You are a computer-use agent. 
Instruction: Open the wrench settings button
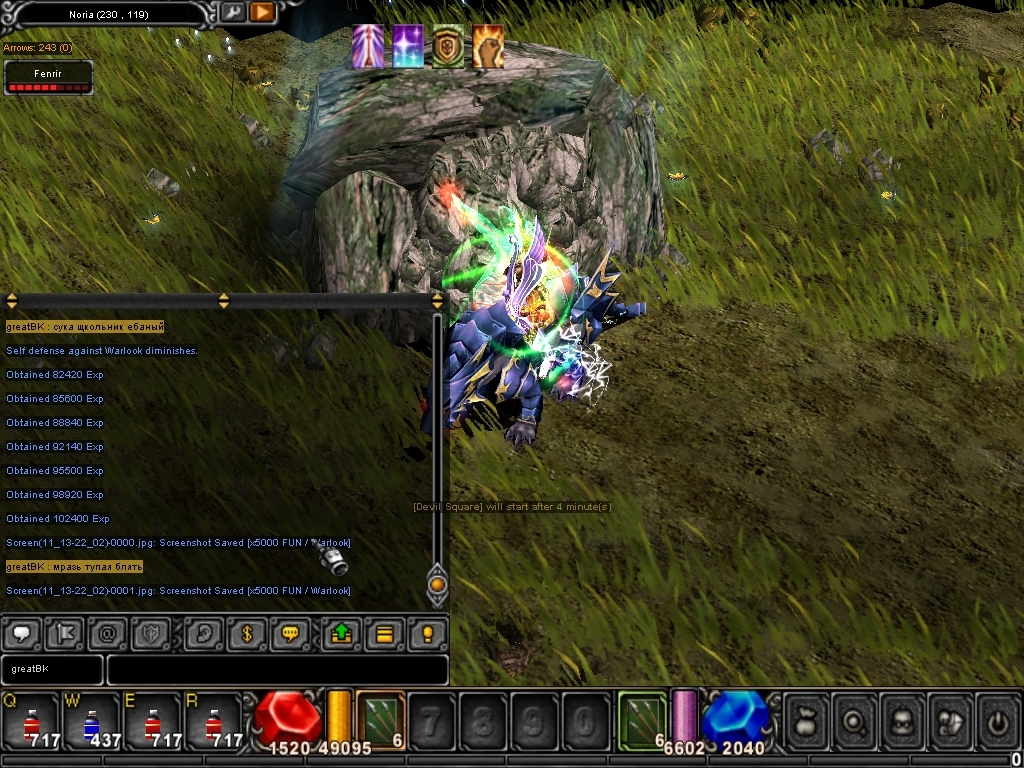(232, 12)
